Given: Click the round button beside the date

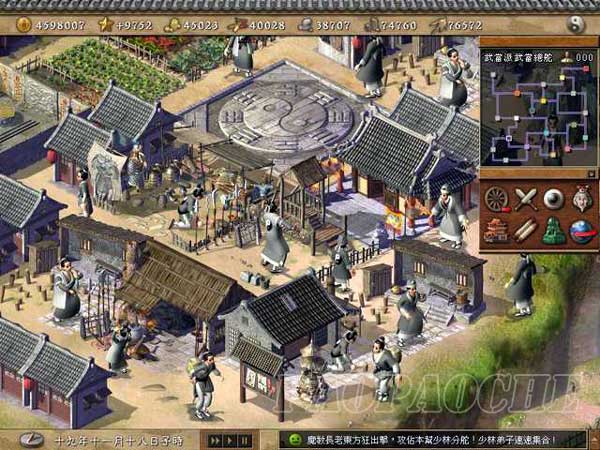Looking at the screenshot, I should 30,439.
